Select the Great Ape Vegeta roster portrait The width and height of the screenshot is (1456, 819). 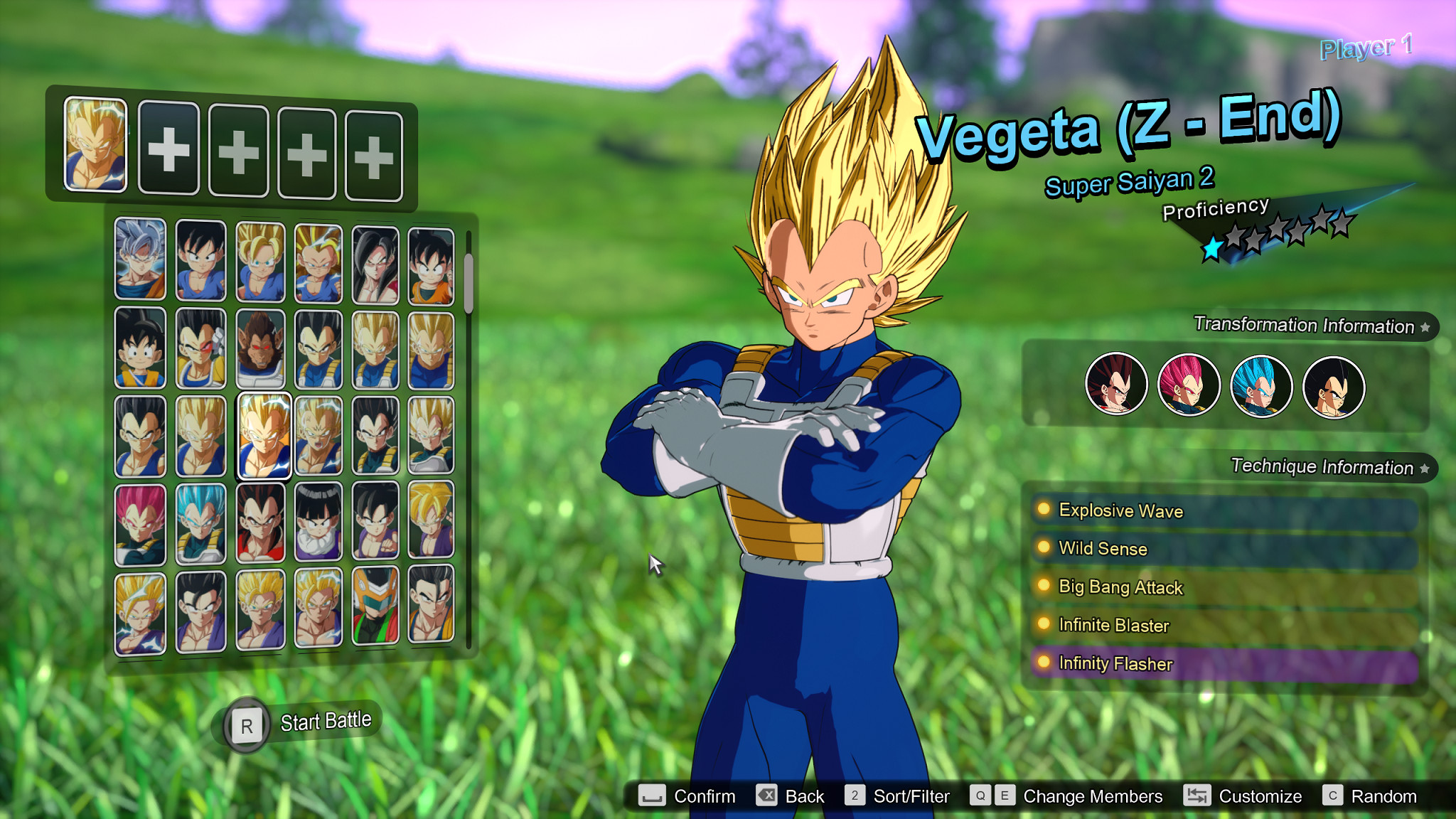(260, 348)
